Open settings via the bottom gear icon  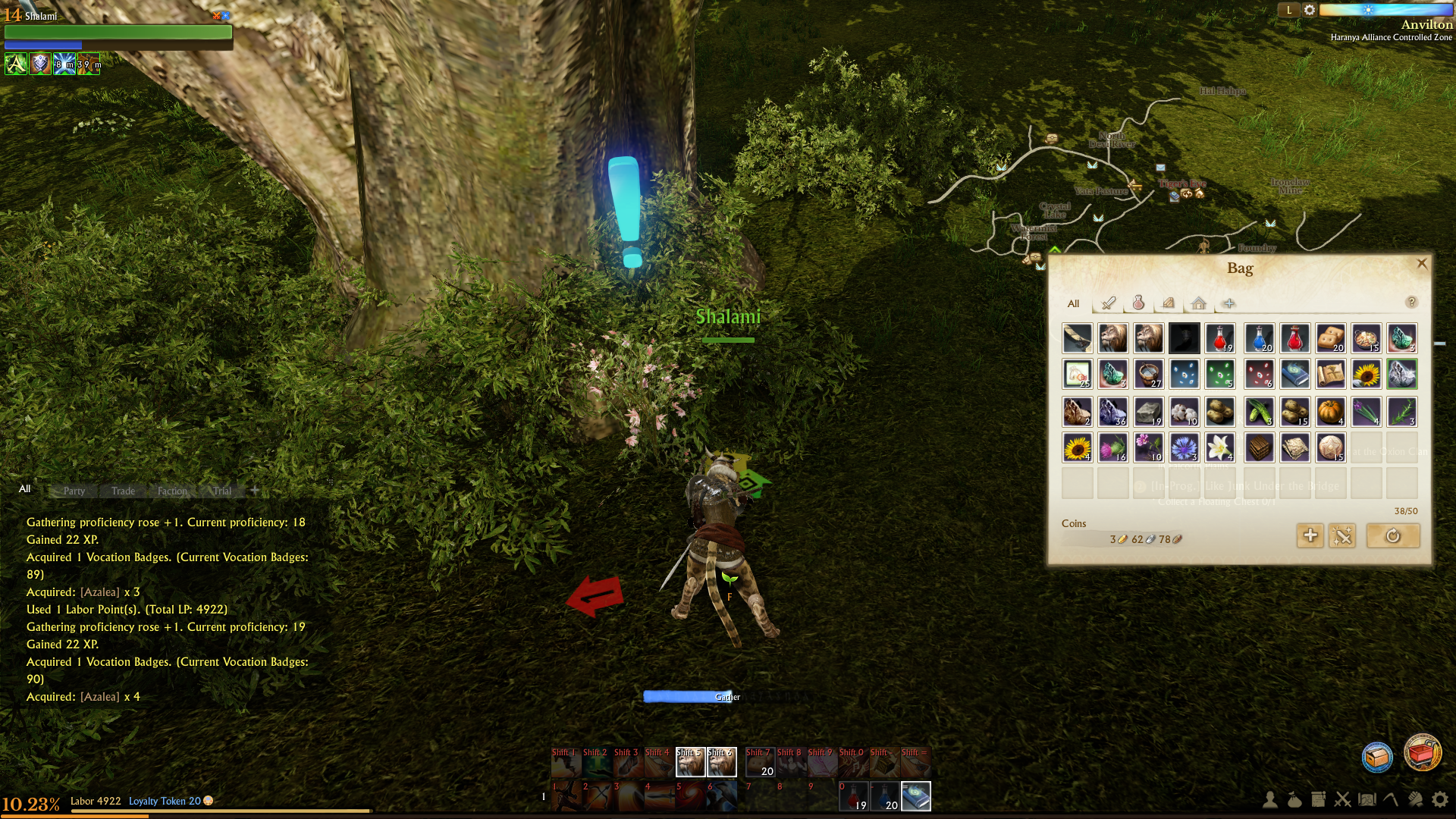coord(1440,799)
